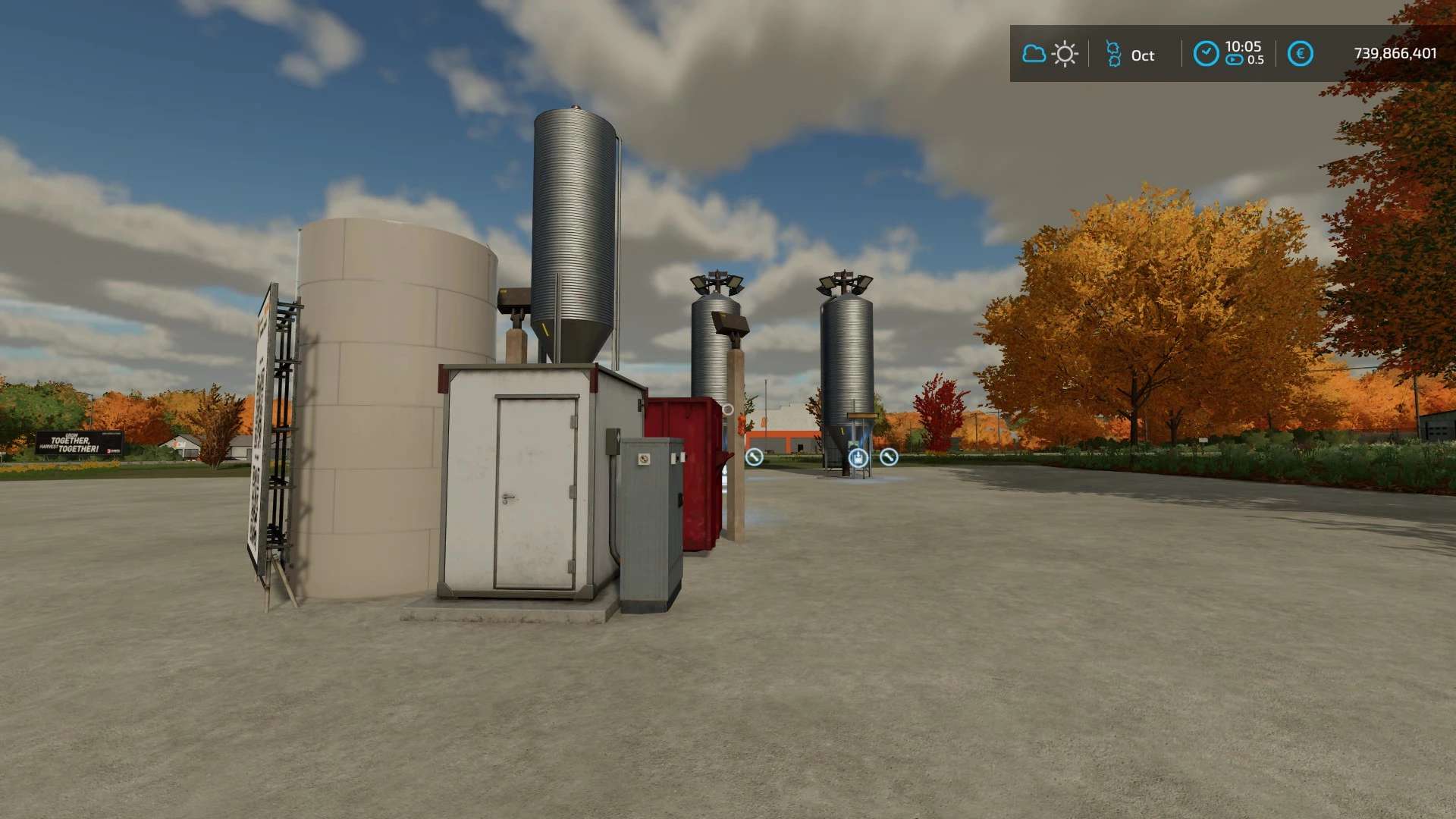The height and width of the screenshot is (819, 1456).
Task: Click the clock icon beside 10:05
Action: (1206, 54)
